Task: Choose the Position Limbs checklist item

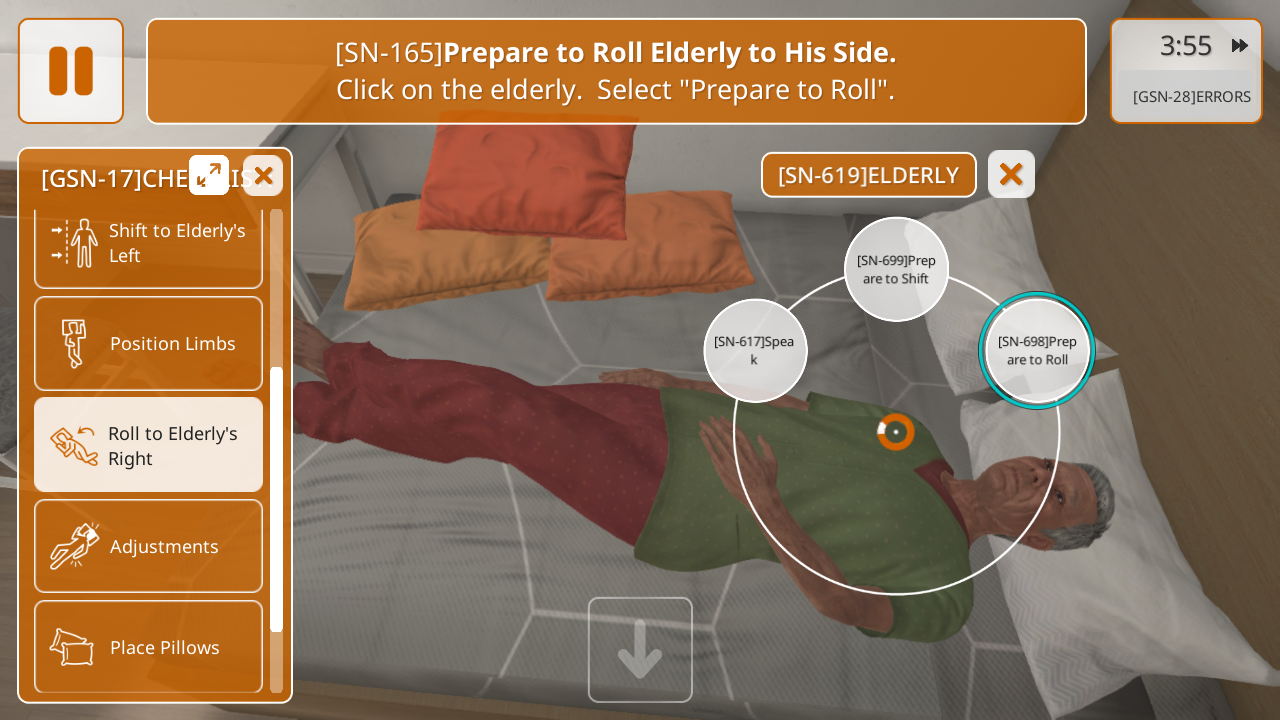Action: click(148, 343)
